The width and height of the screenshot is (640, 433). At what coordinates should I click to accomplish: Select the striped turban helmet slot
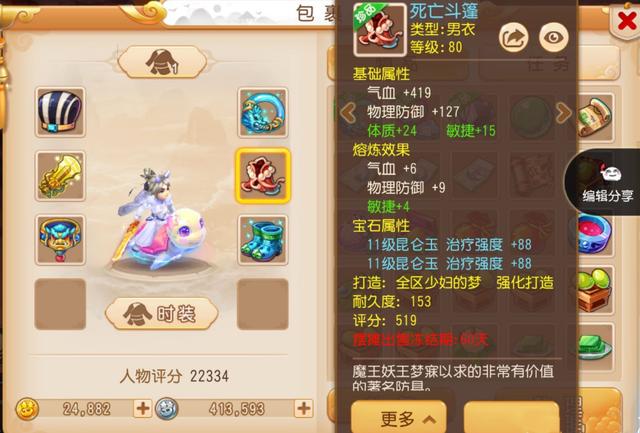pos(59,111)
